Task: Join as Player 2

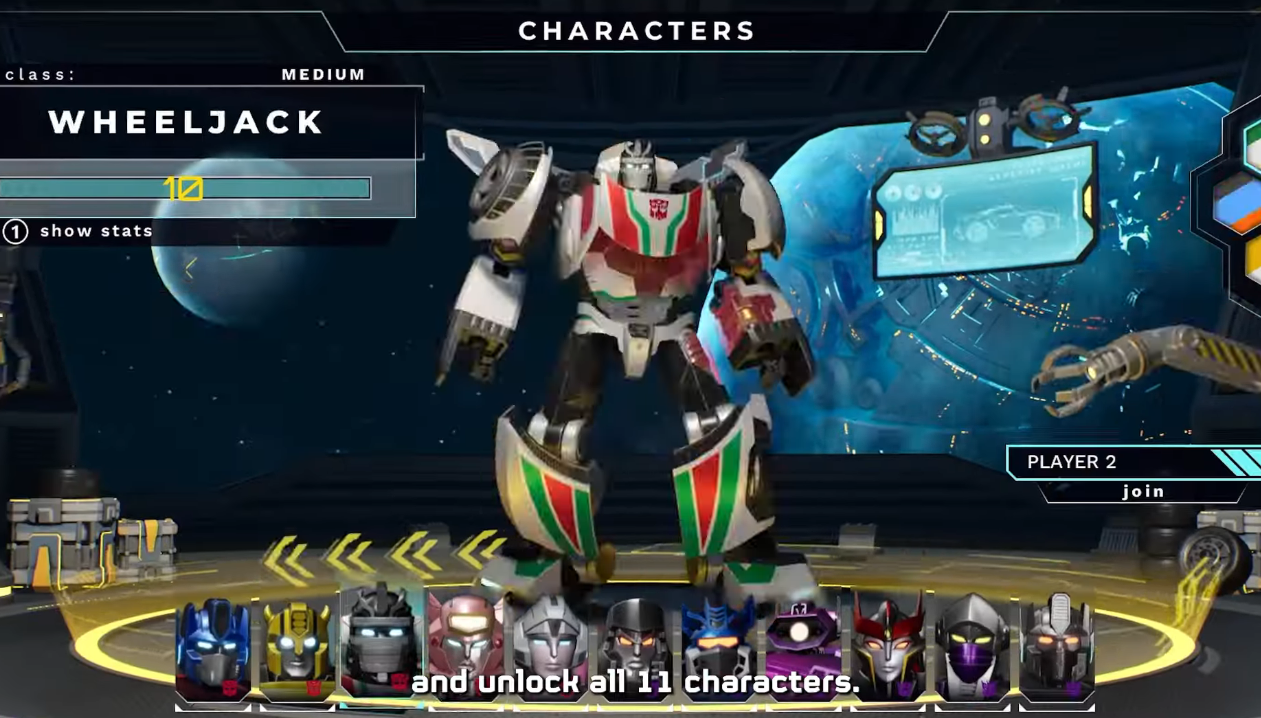Action: (x=1143, y=491)
